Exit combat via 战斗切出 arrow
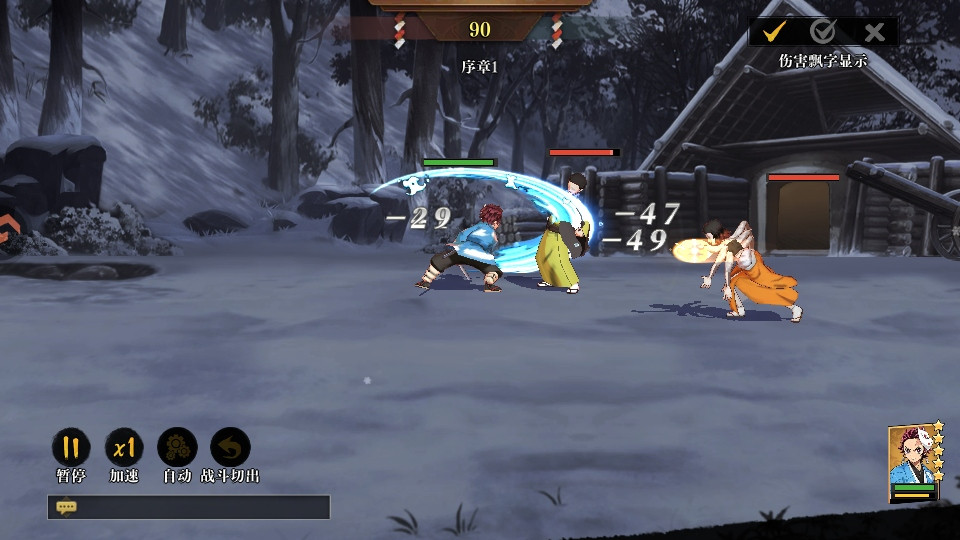Viewport: 960px width, 540px height. 230,447
